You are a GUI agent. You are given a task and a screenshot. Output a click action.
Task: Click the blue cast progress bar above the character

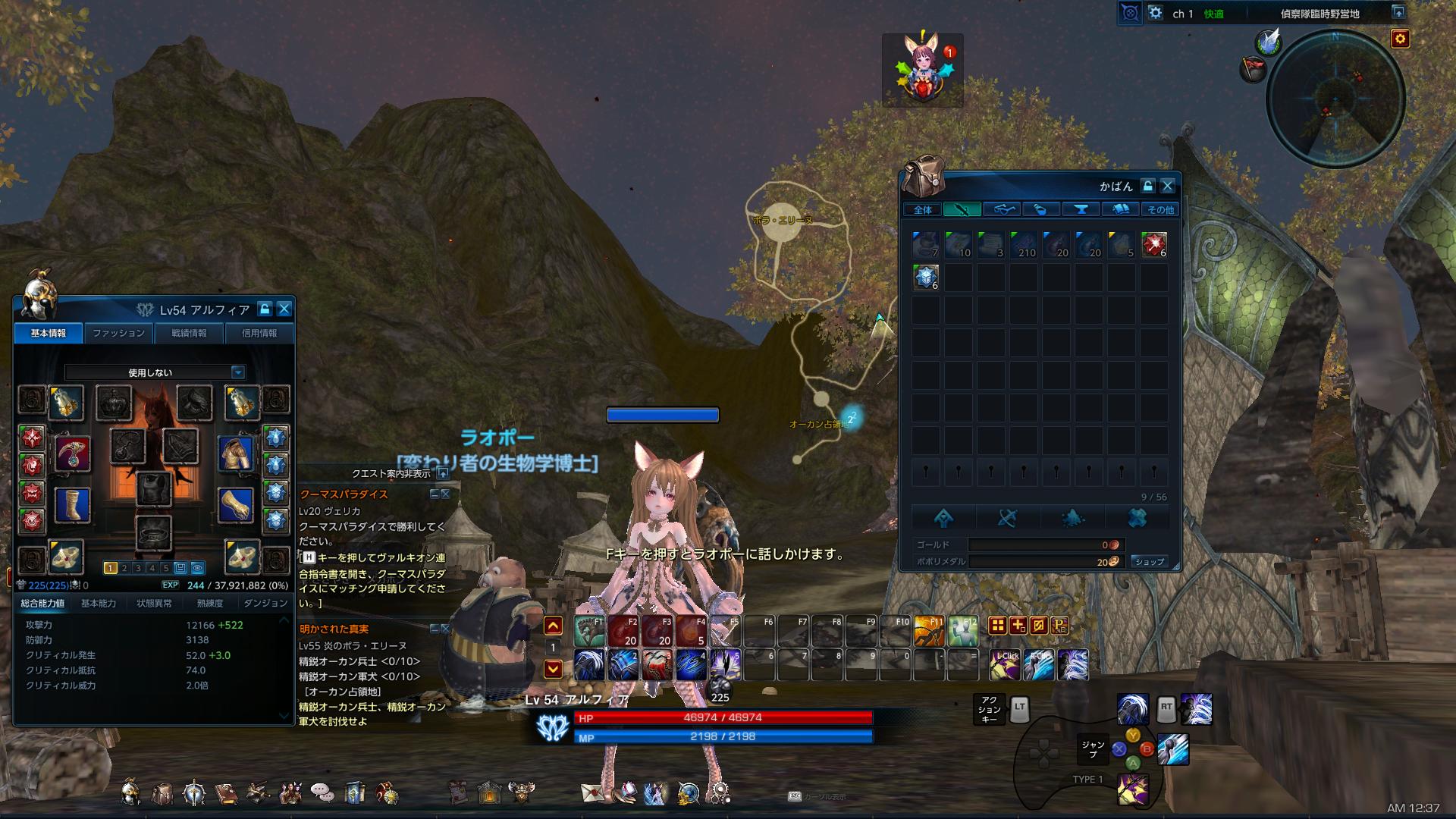pos(662,415)
